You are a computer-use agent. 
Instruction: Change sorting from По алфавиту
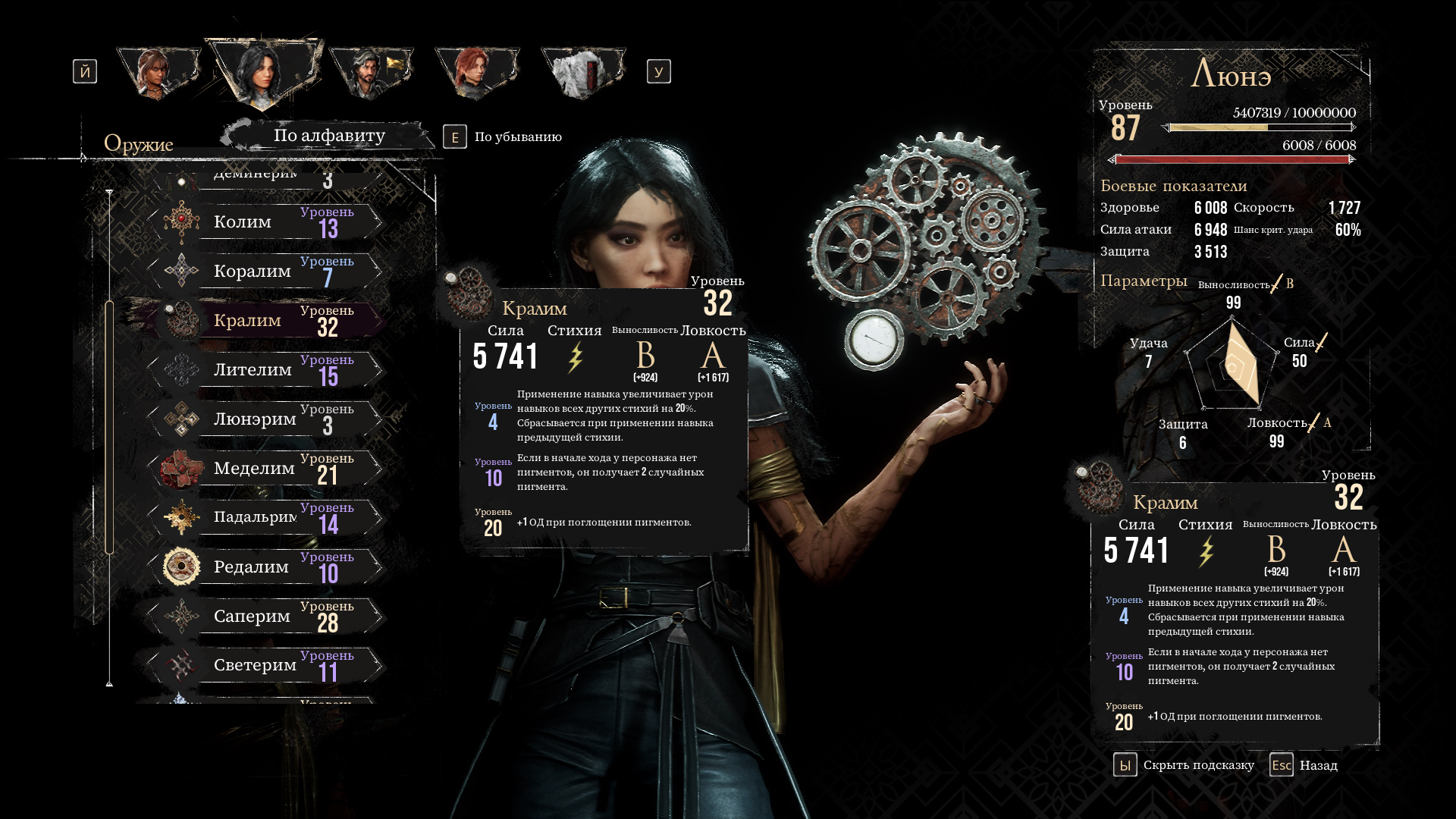(x=329, y=136)
